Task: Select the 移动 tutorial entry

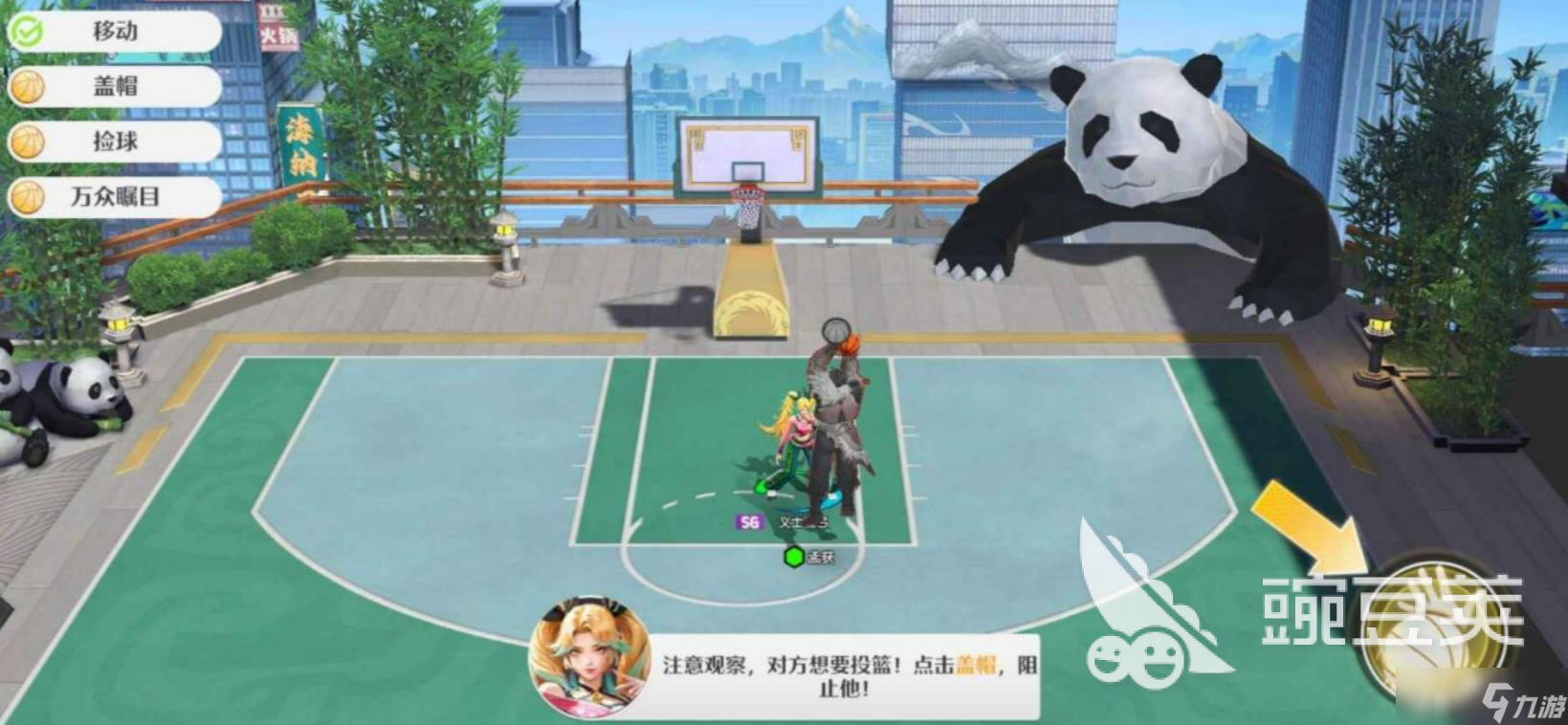Action: tap(115, 31)
